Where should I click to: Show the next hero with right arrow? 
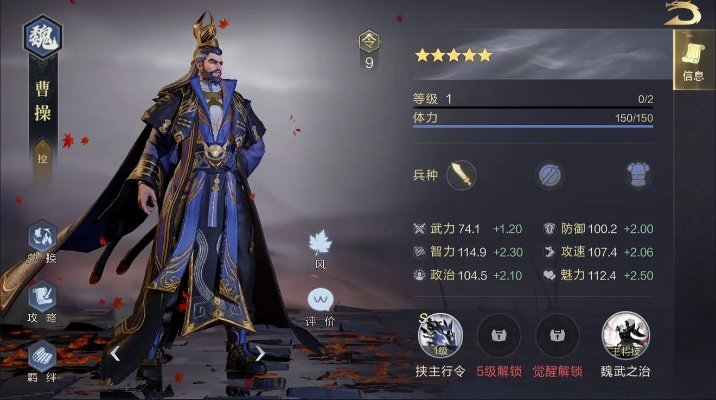[x=260, y=352]
